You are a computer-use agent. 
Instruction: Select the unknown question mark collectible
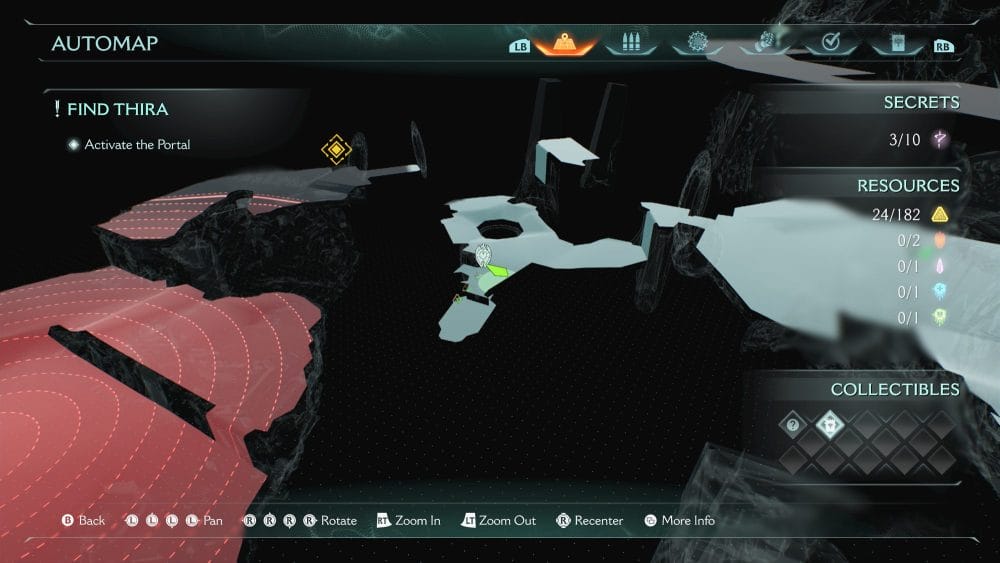pos(793,426)
